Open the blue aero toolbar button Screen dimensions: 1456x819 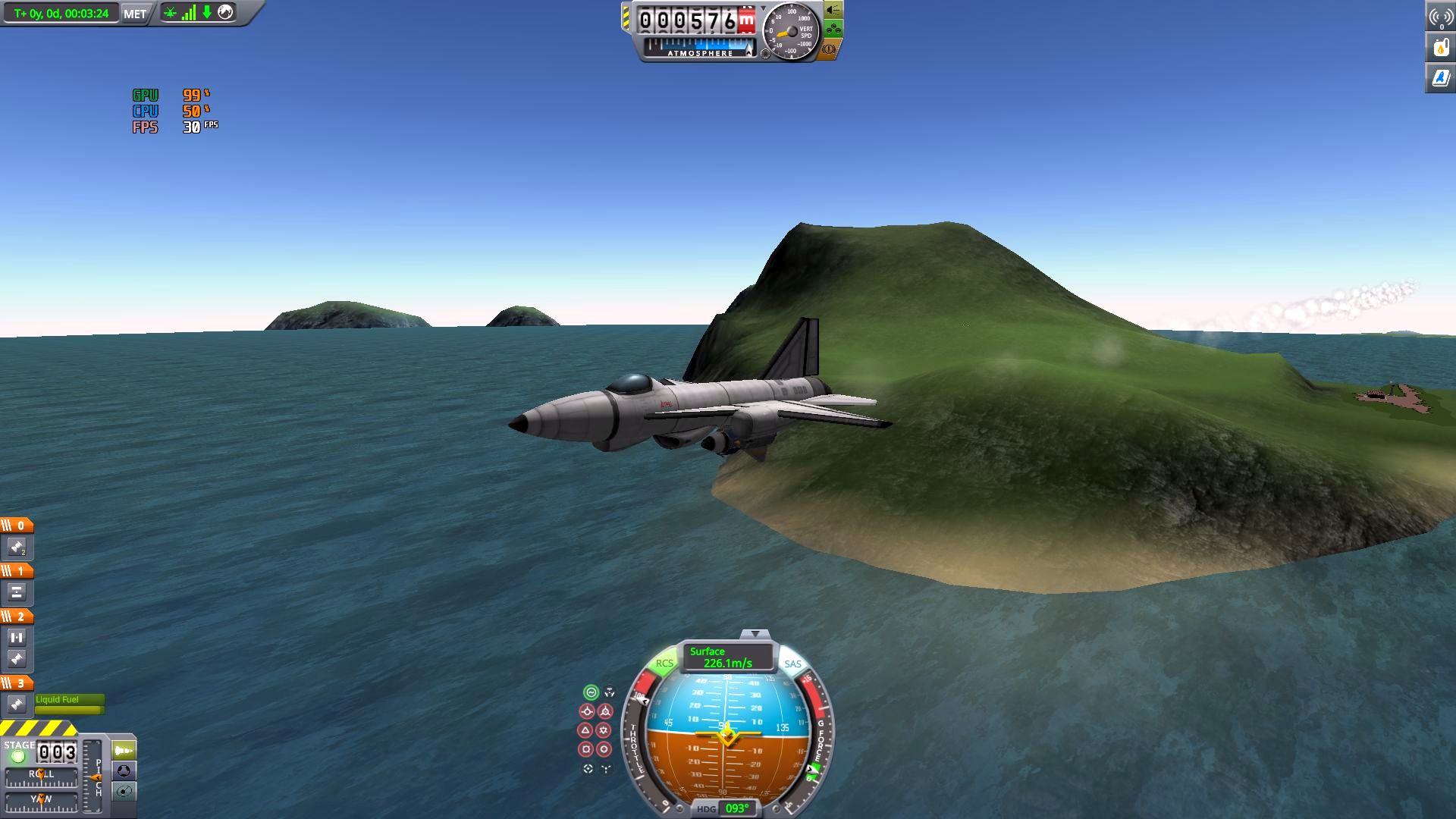(x=1440, y=77)
